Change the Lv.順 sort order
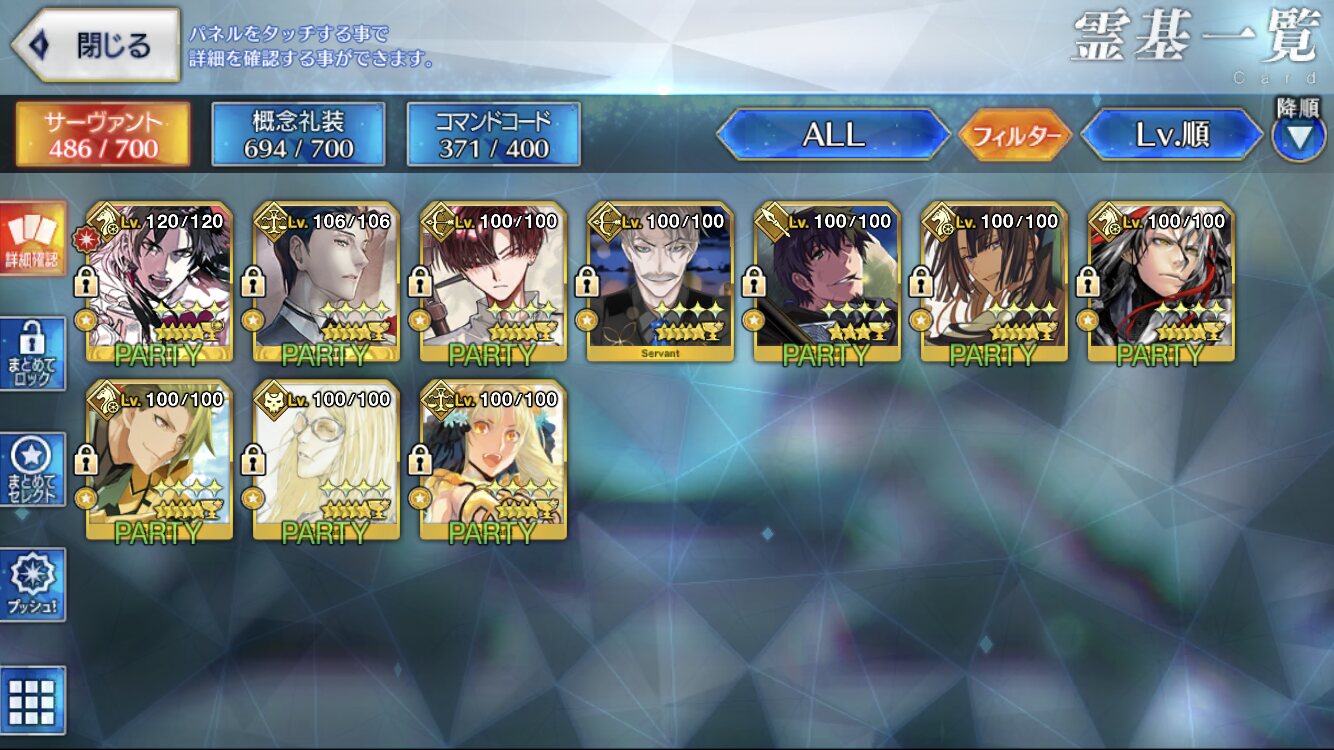 (1172, 135)
